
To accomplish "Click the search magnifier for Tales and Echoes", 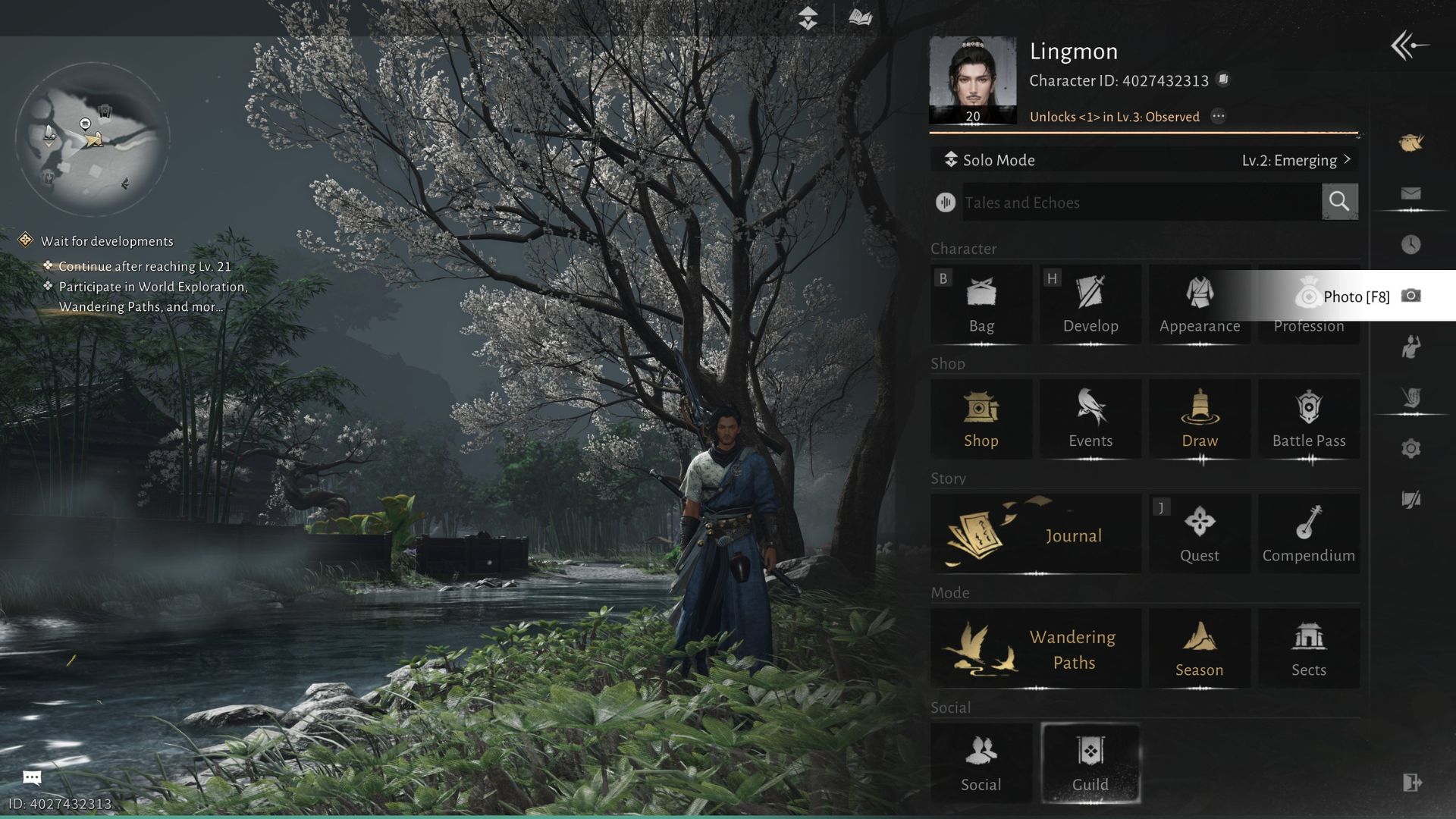I will pyautogui.click(x=1339, y=202).
